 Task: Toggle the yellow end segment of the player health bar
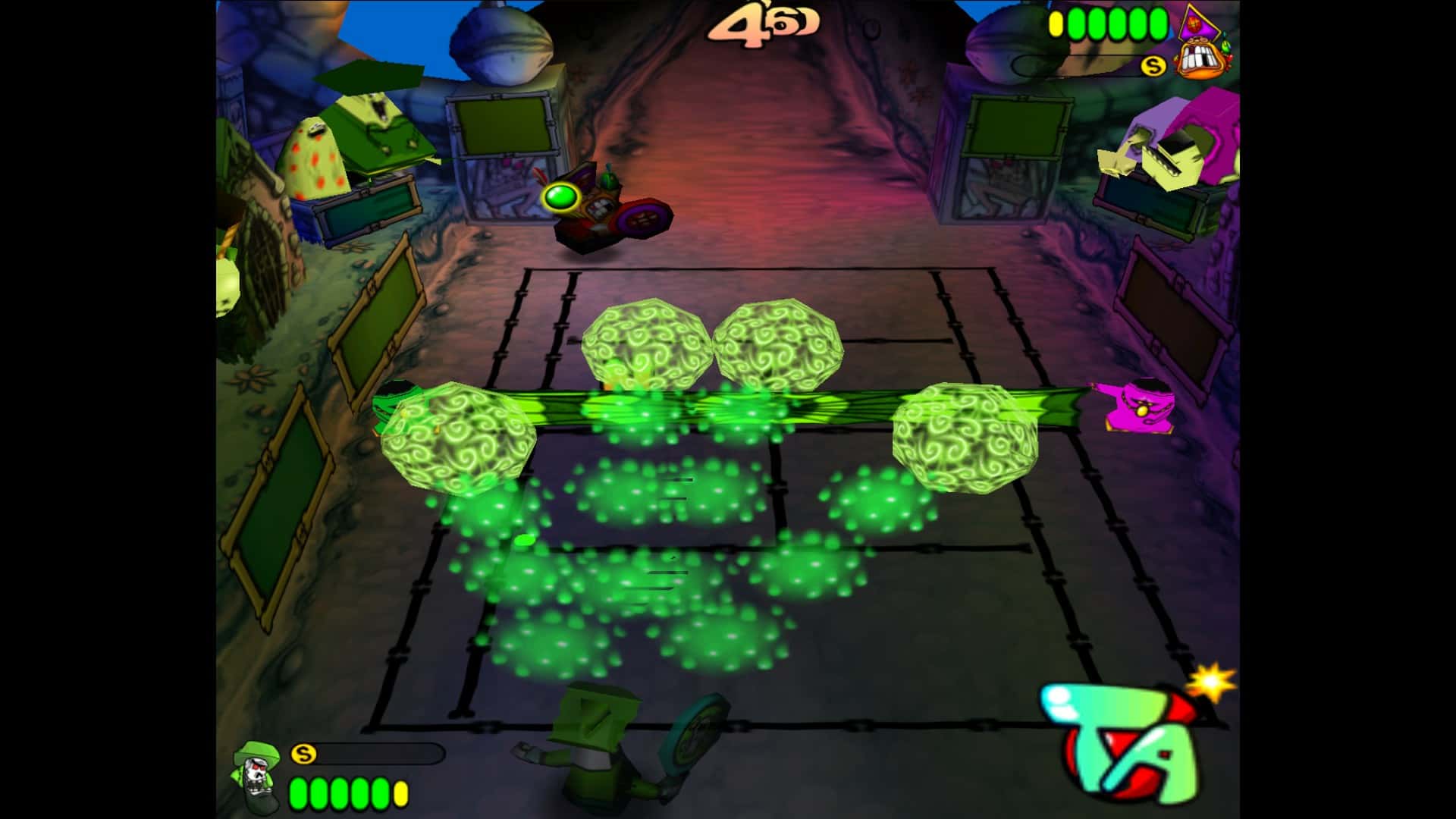(x=400, y=794)
